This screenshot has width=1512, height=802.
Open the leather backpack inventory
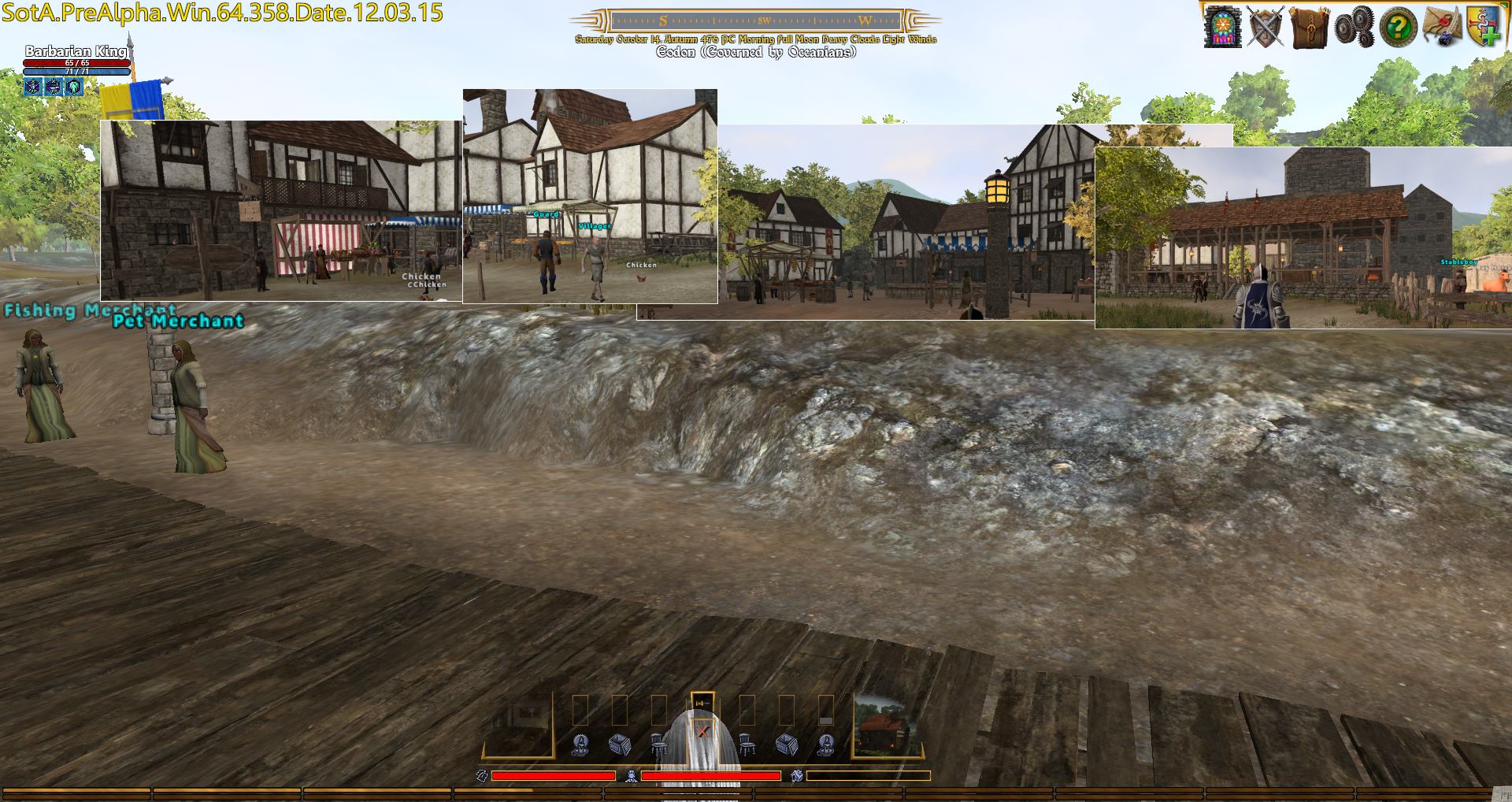tap(1309, 27)
